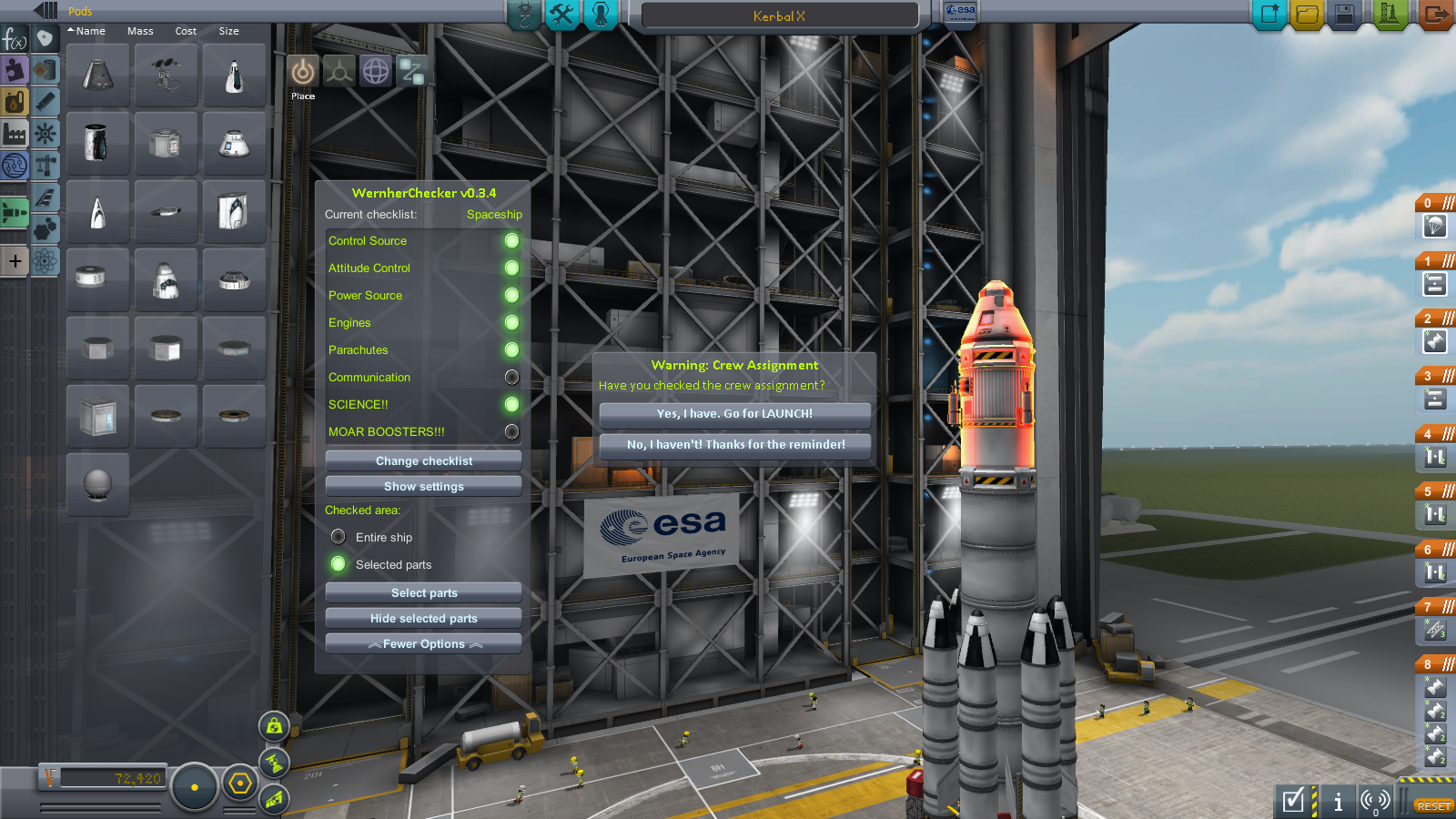Select the Entire ship radio option
The height and width of the screenshot is (819, 1456).
point(339,537)
